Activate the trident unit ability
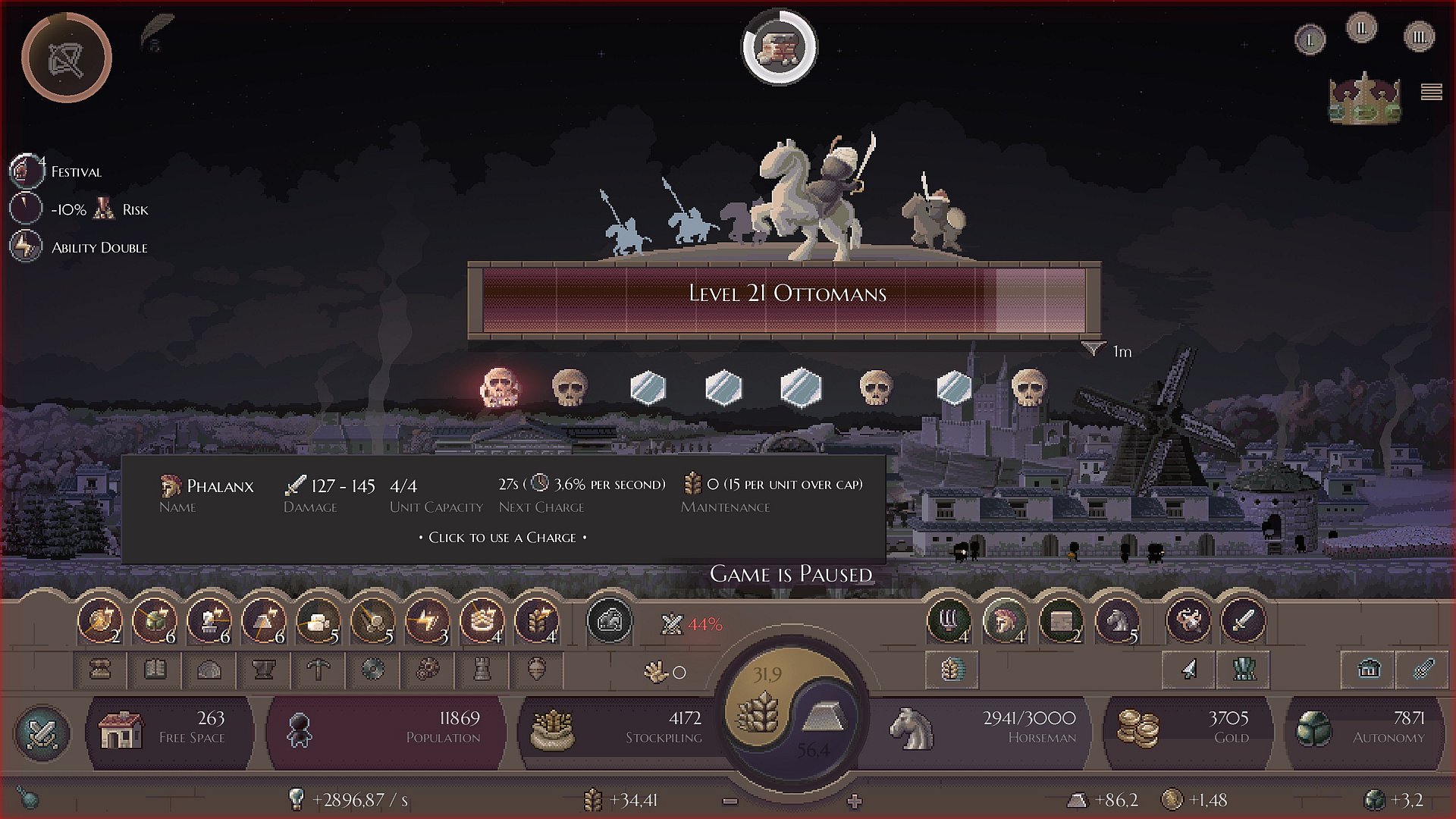The height and width of the screenshot is (819, 1456). (949, 622)
